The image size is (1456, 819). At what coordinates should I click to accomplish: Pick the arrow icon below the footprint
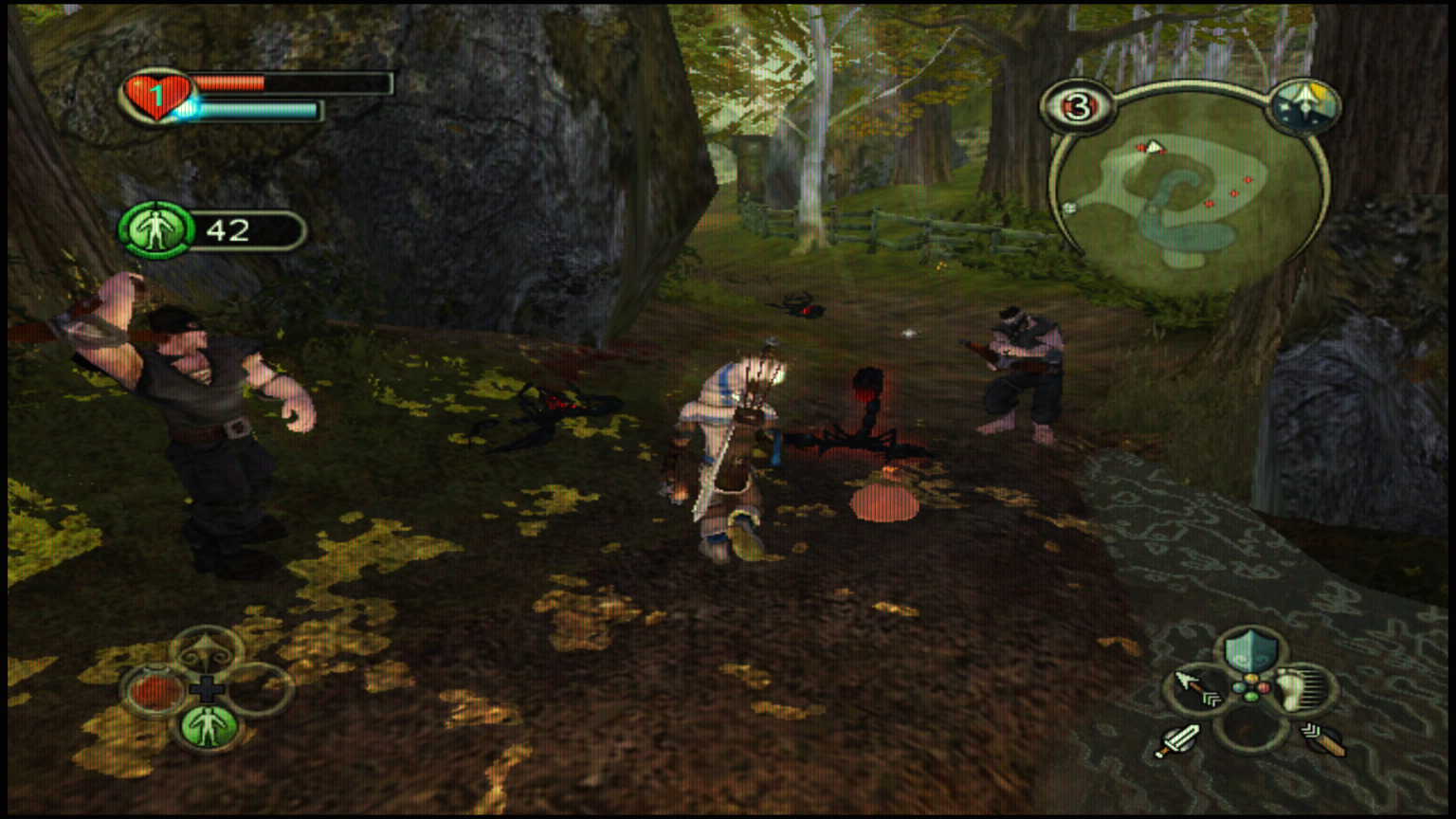[1323, 740]
